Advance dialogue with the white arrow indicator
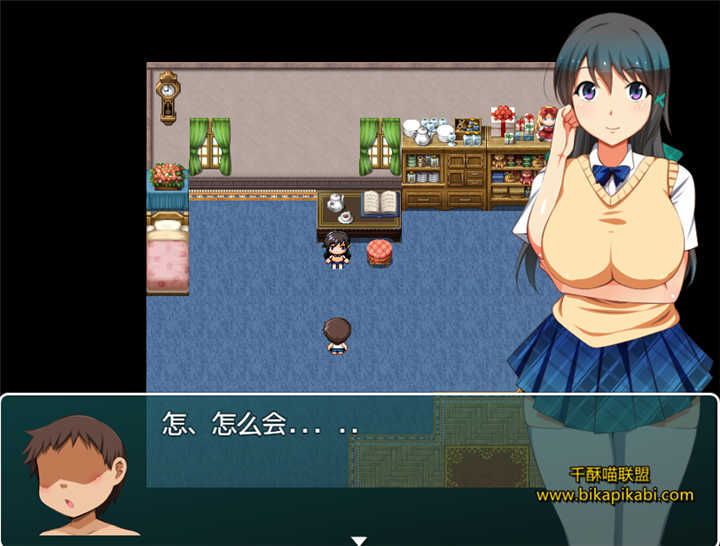 (359, 540)
